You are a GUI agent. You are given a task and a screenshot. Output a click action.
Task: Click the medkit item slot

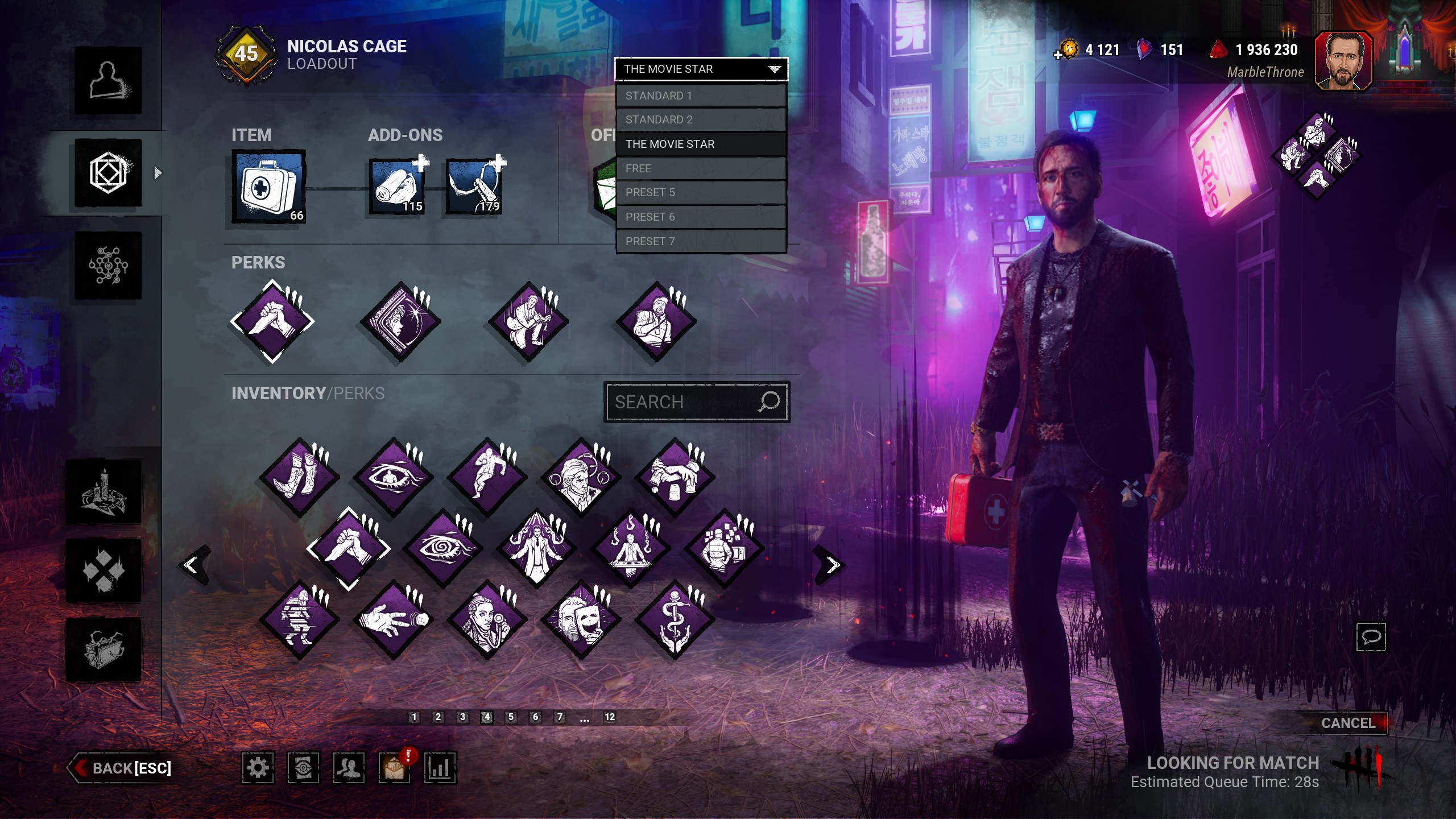coord(268,187)
